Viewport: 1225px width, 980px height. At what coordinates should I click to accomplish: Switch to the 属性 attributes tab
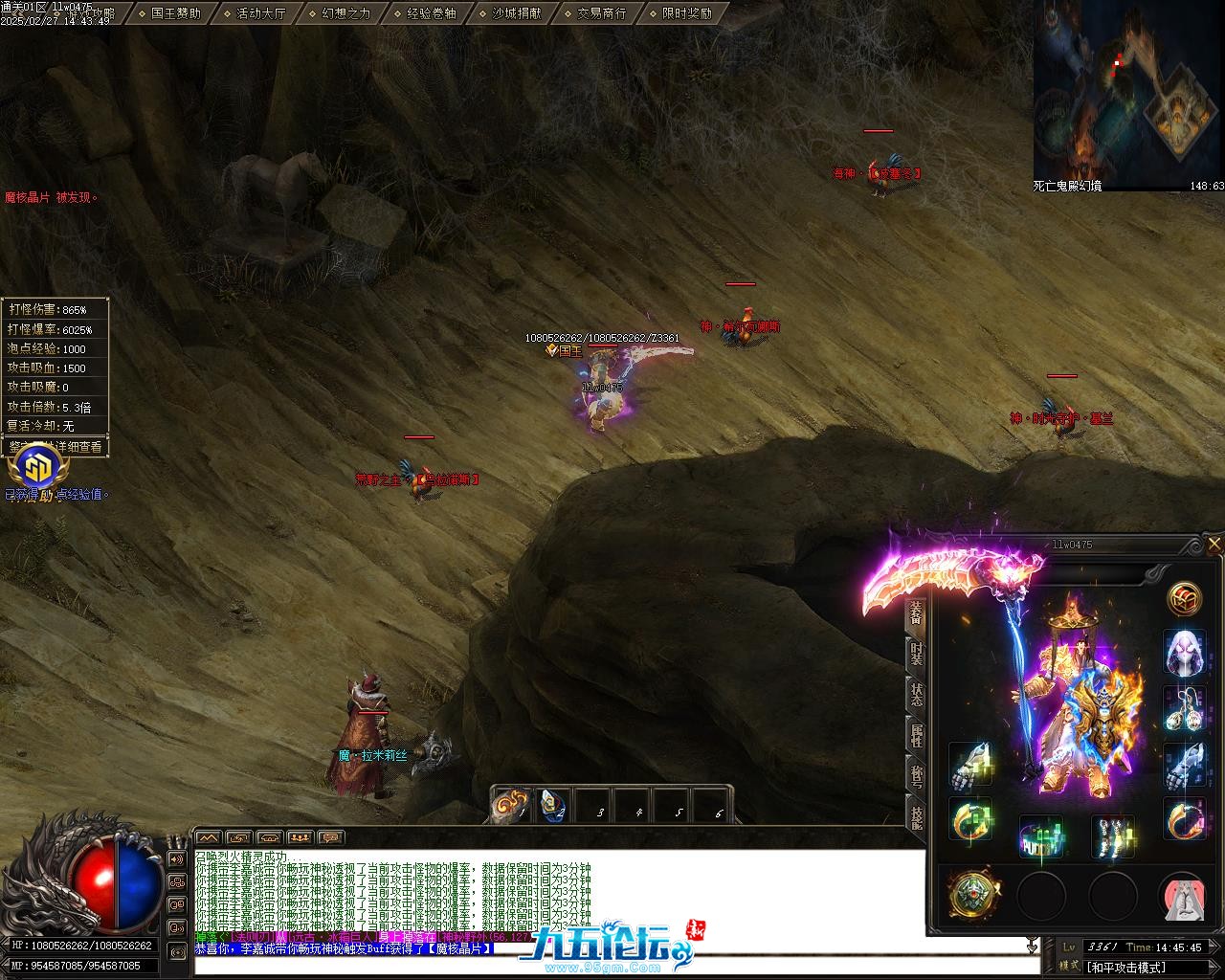[916, 736]
